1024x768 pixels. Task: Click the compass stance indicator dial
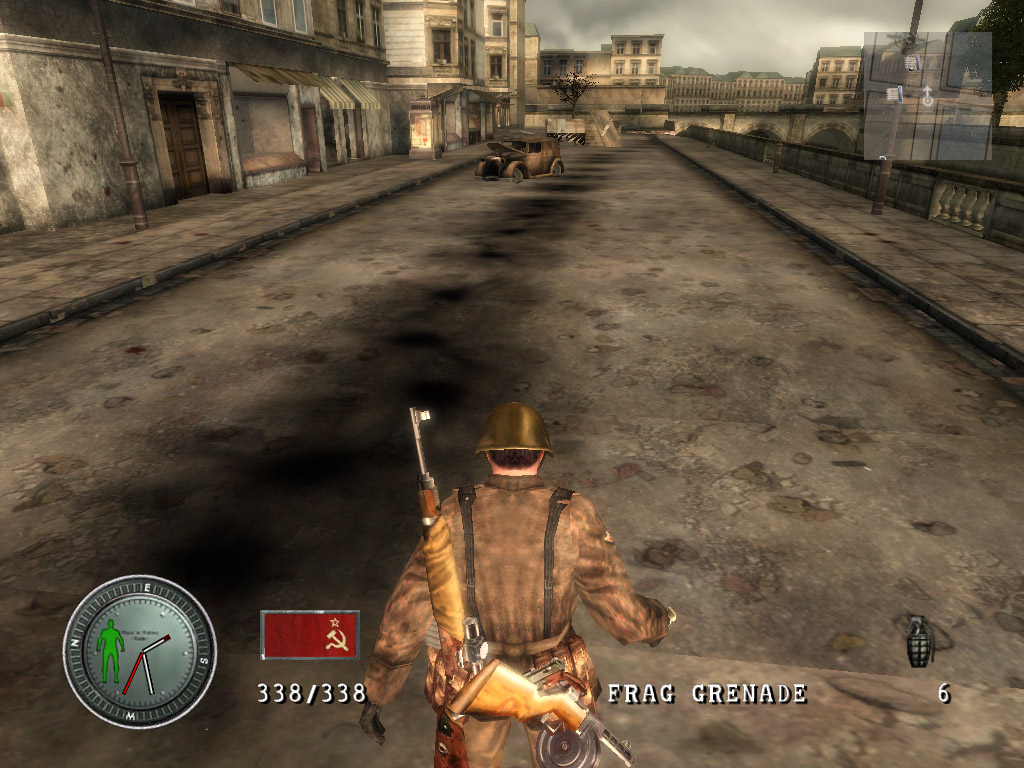tap(139, 651)
